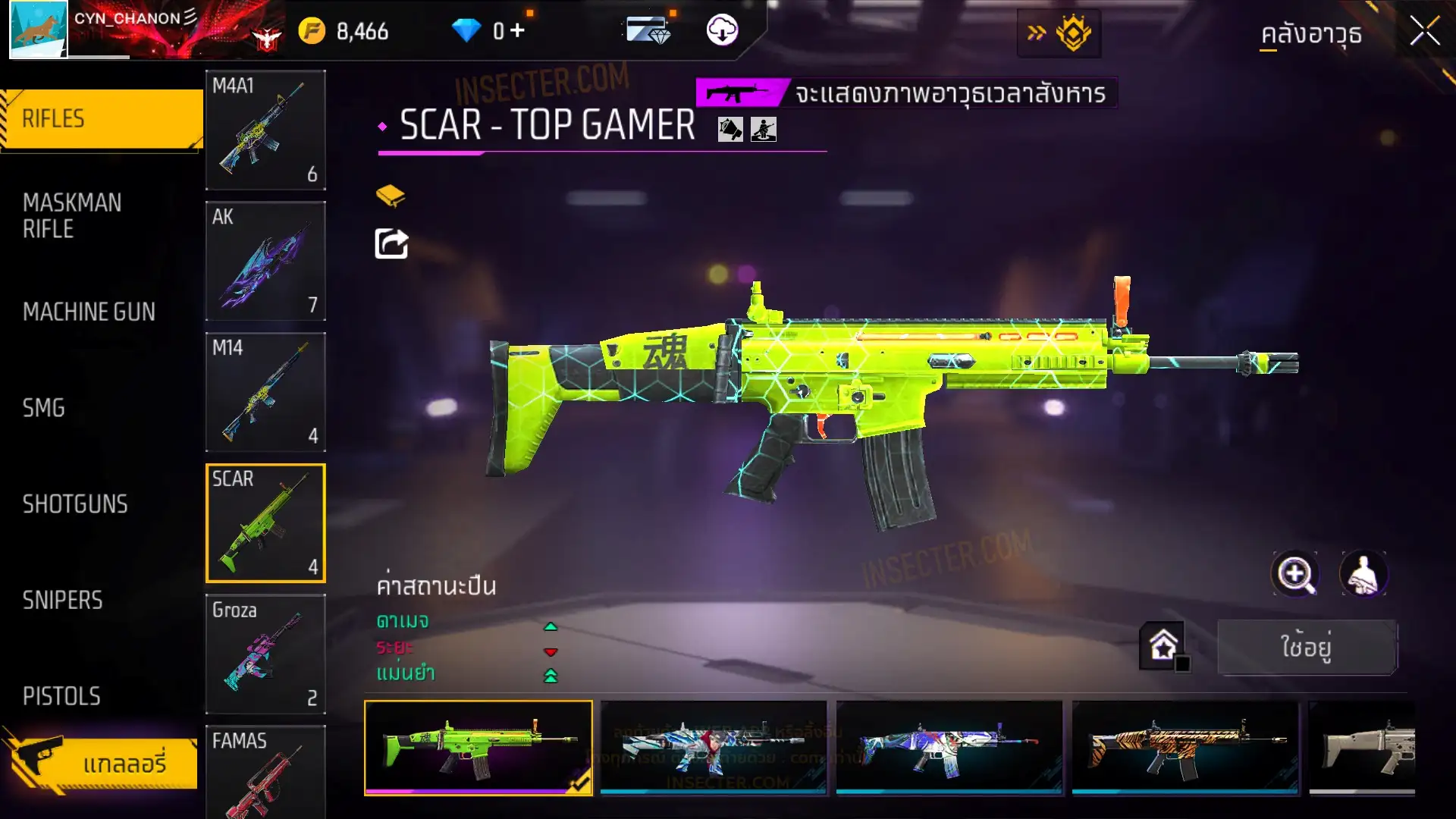This screenshot has width=1456, height=819.
Task: Switch to the Snipers category
Action: 62,601
